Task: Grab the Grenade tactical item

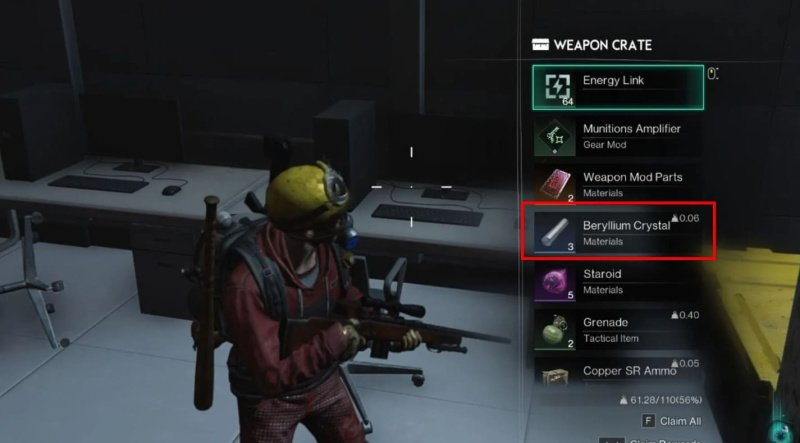Action: (617, 329)
